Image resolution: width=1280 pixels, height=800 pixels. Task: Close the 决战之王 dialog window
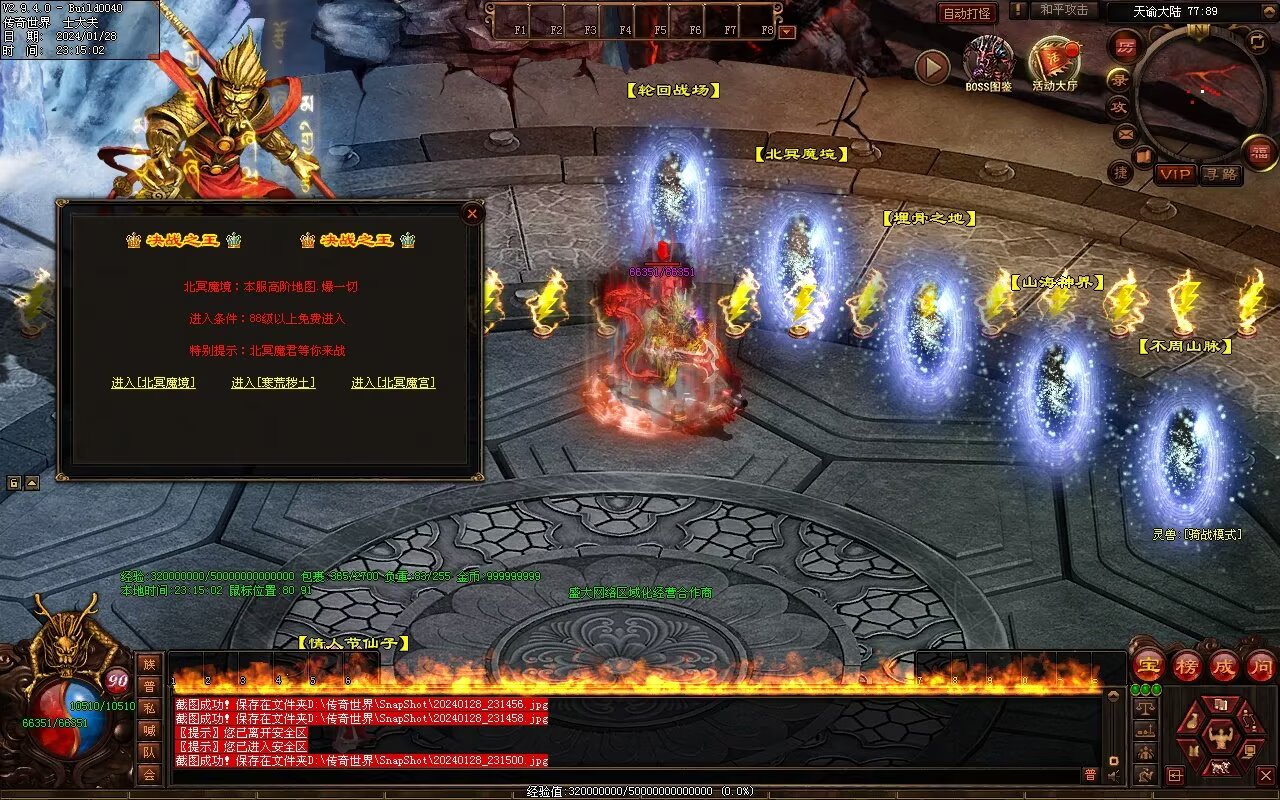click(x=472, y=213)
